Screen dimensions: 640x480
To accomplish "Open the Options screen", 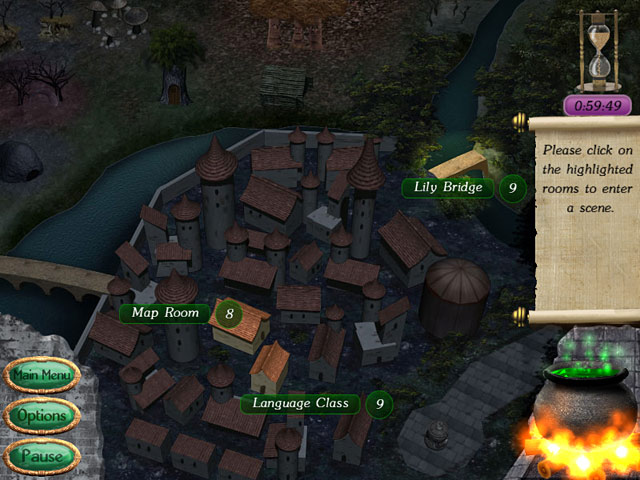I will pos(41,415).
